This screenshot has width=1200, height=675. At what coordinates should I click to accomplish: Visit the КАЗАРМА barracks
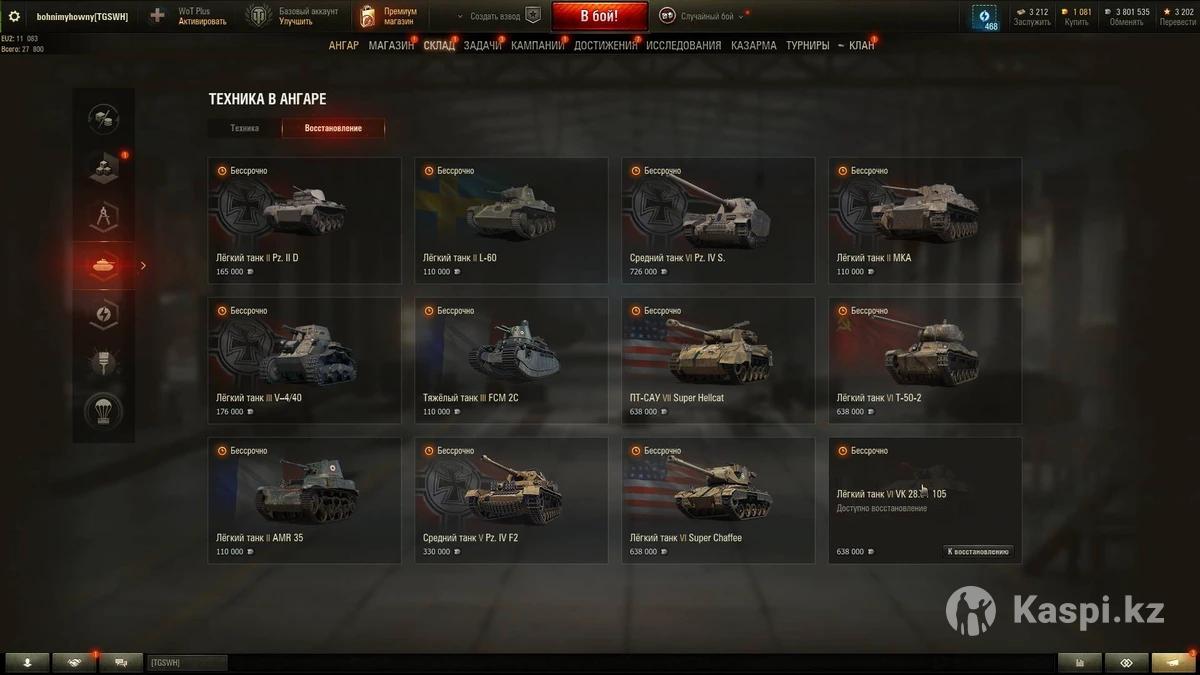[x=753, y=45]
